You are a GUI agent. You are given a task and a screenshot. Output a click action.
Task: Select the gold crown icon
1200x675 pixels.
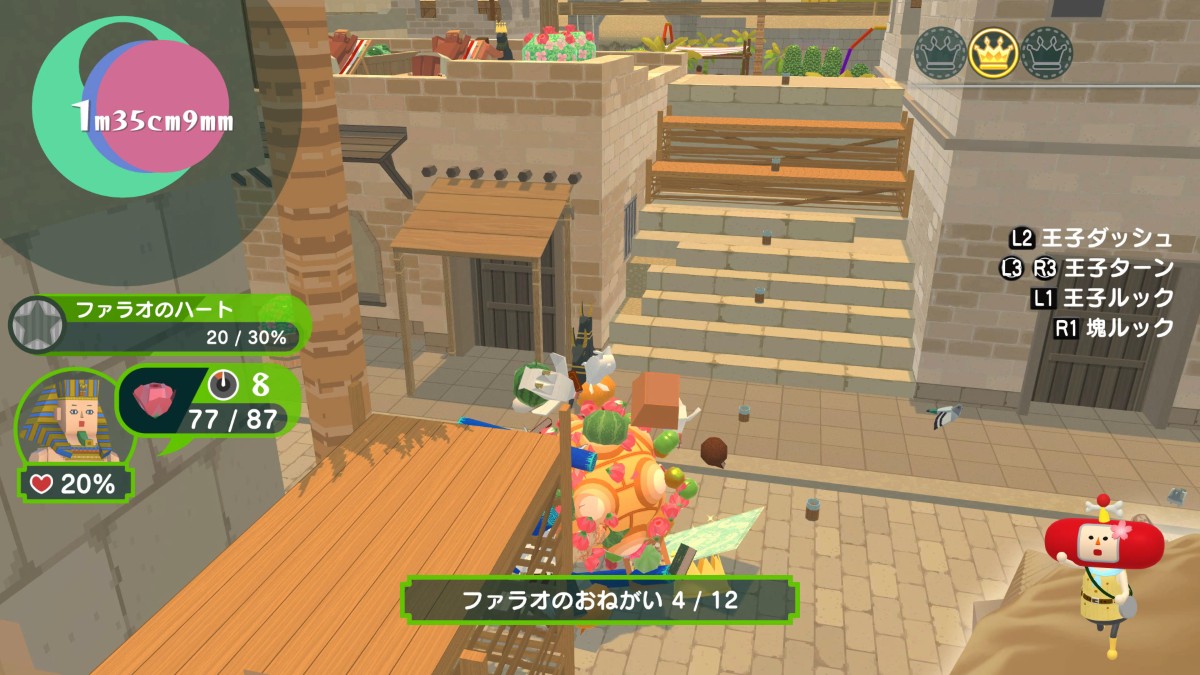(x=993, y=52)
